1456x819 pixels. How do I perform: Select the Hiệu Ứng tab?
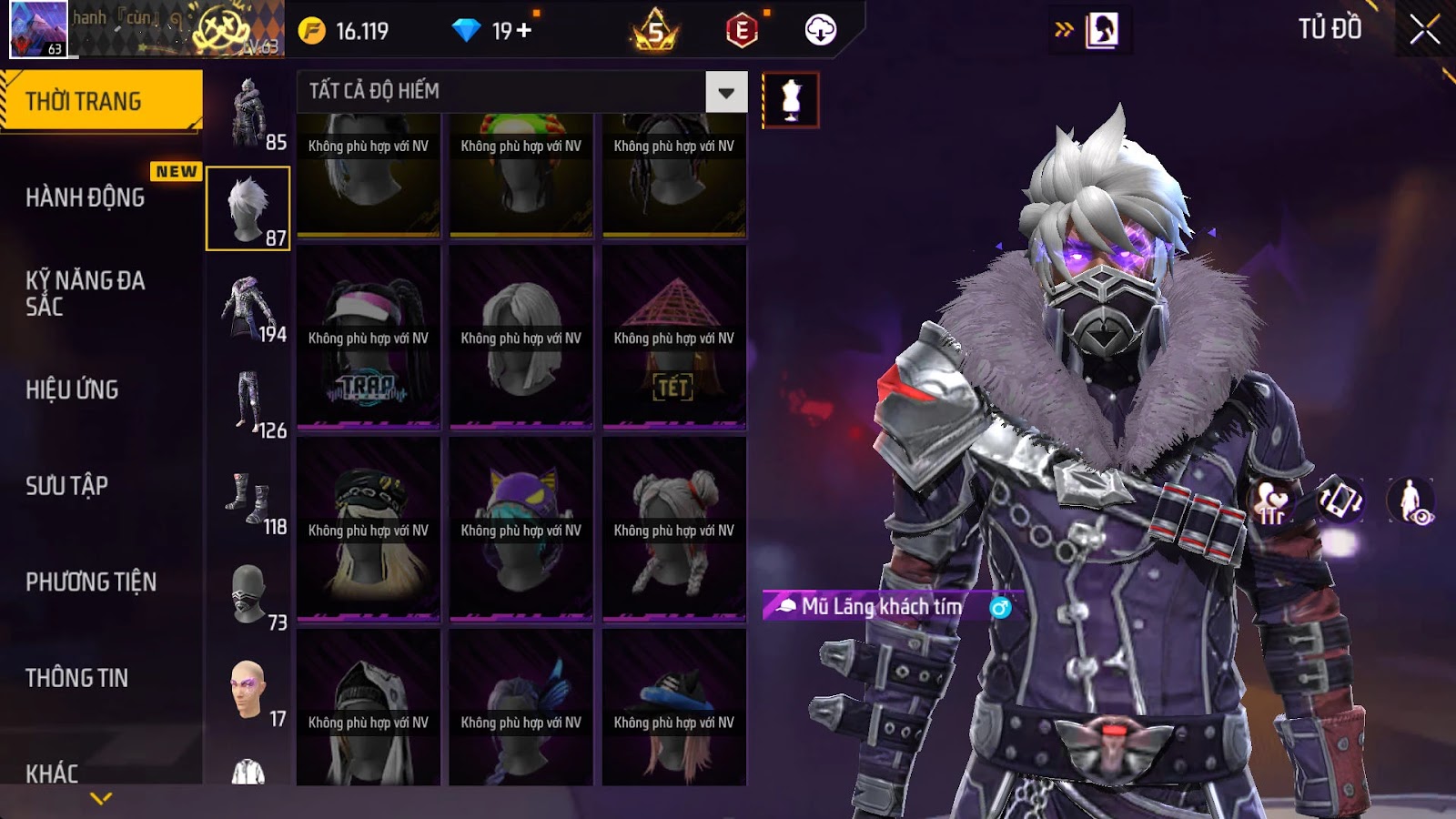click(x=73, y=389)
